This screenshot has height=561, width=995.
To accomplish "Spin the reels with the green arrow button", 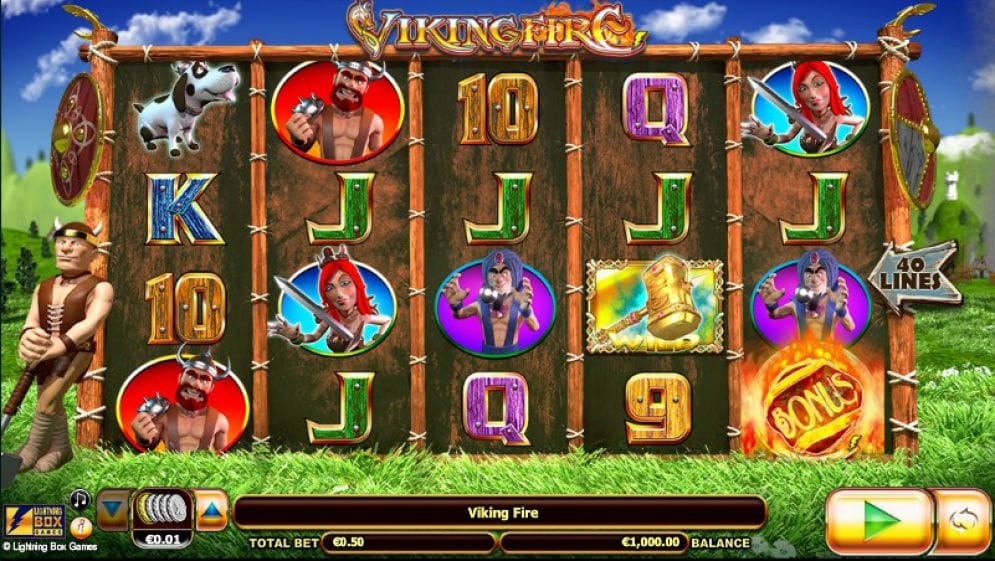I will point(879,521).
